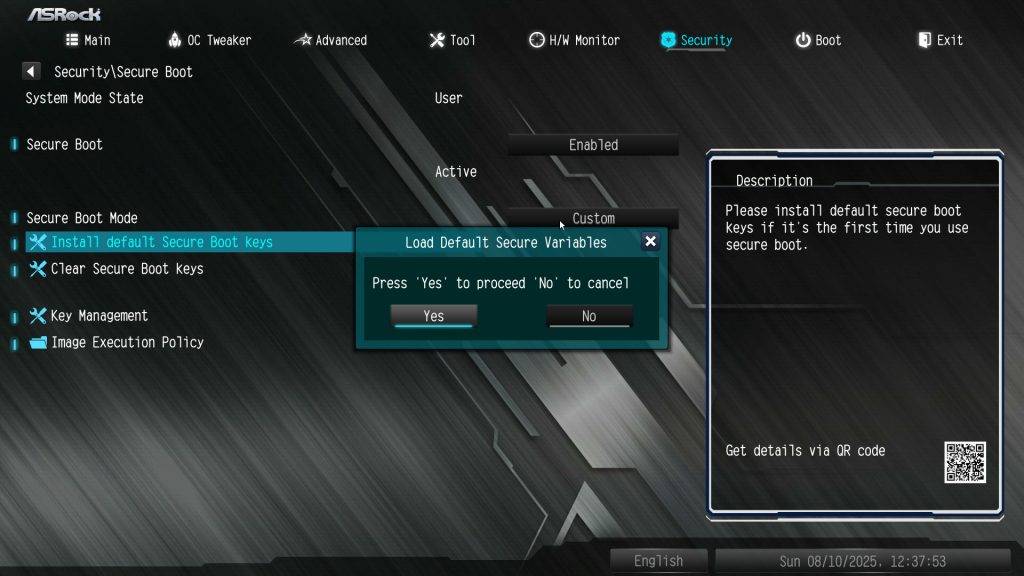This screenshot has width=1024, height=576.
Task: Open the OC Tweaker tab
Action: point(209,40)
